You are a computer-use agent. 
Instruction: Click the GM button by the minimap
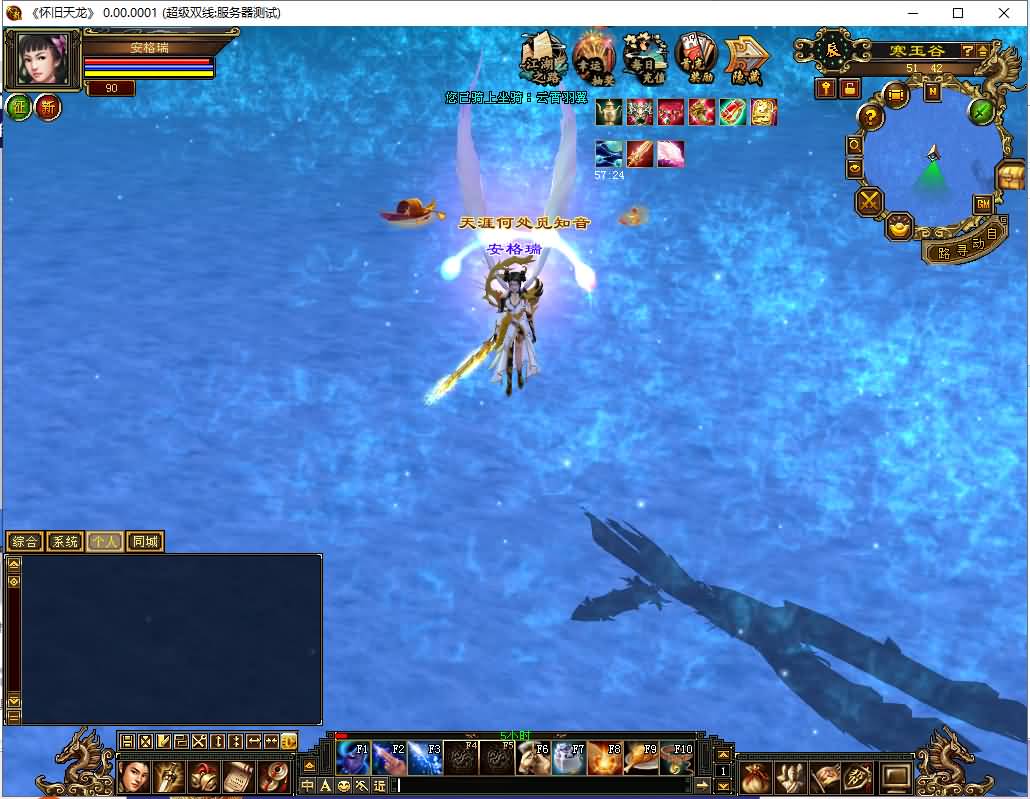pos(982,205)
